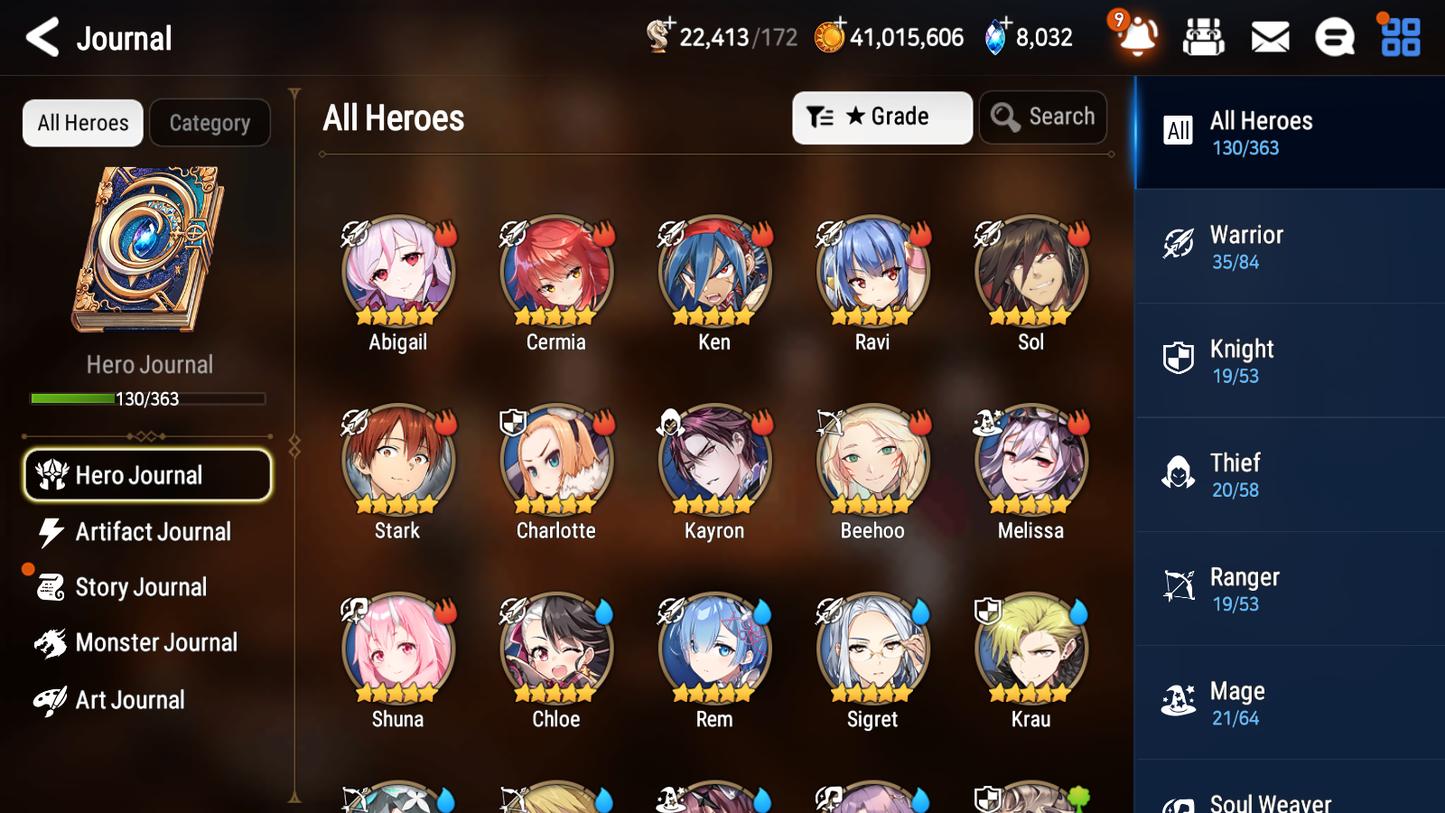Filter heroes by the Warrior class

pos(1289,246)
